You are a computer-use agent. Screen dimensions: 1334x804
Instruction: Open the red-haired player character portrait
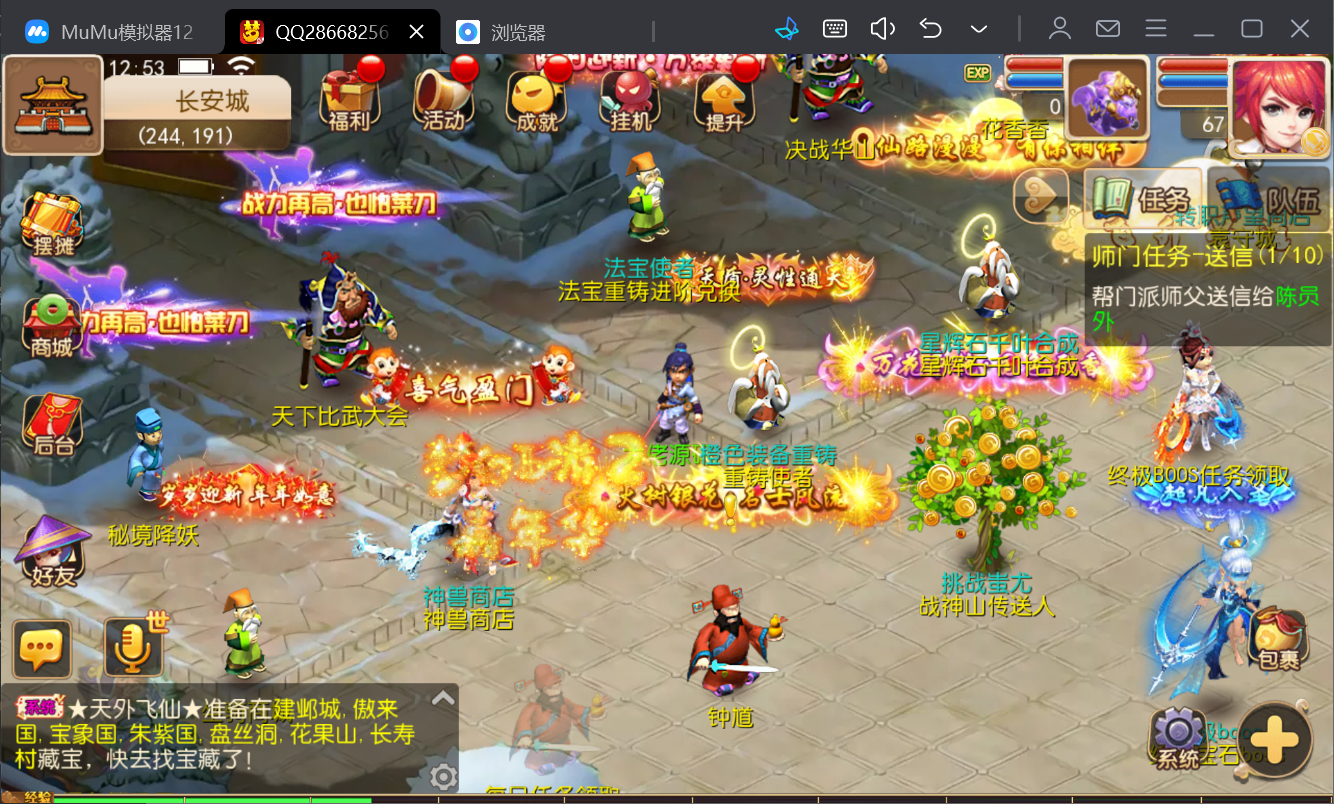pos(1279,107)
